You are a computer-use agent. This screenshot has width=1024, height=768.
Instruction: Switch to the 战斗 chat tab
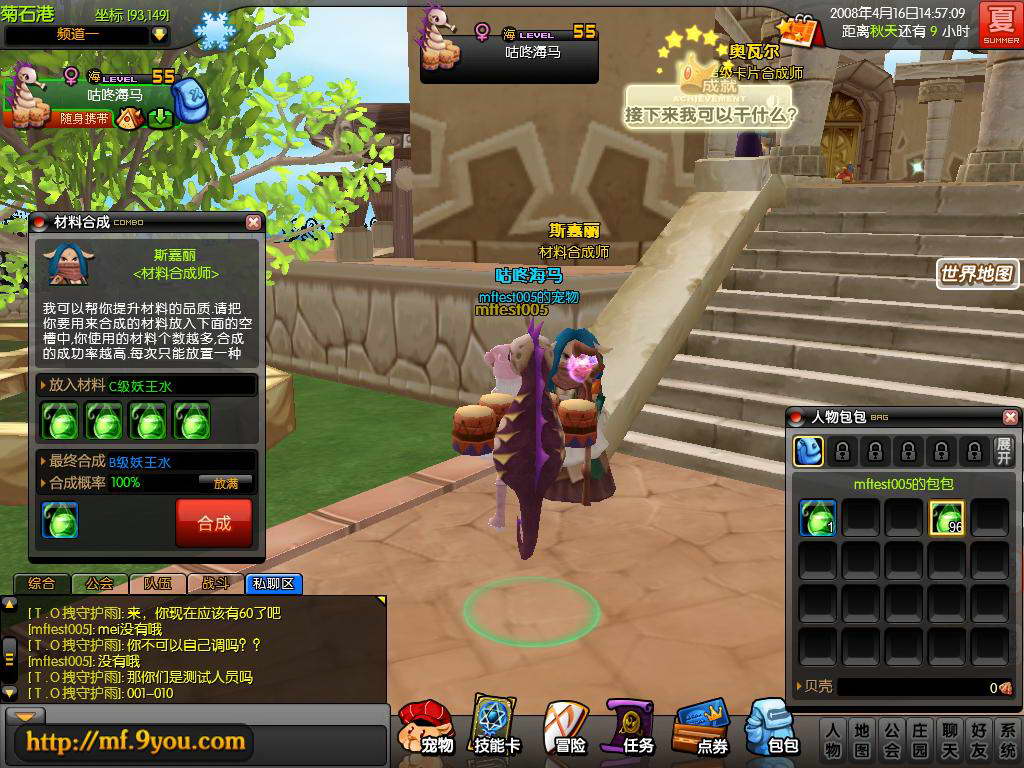[216, 584]
